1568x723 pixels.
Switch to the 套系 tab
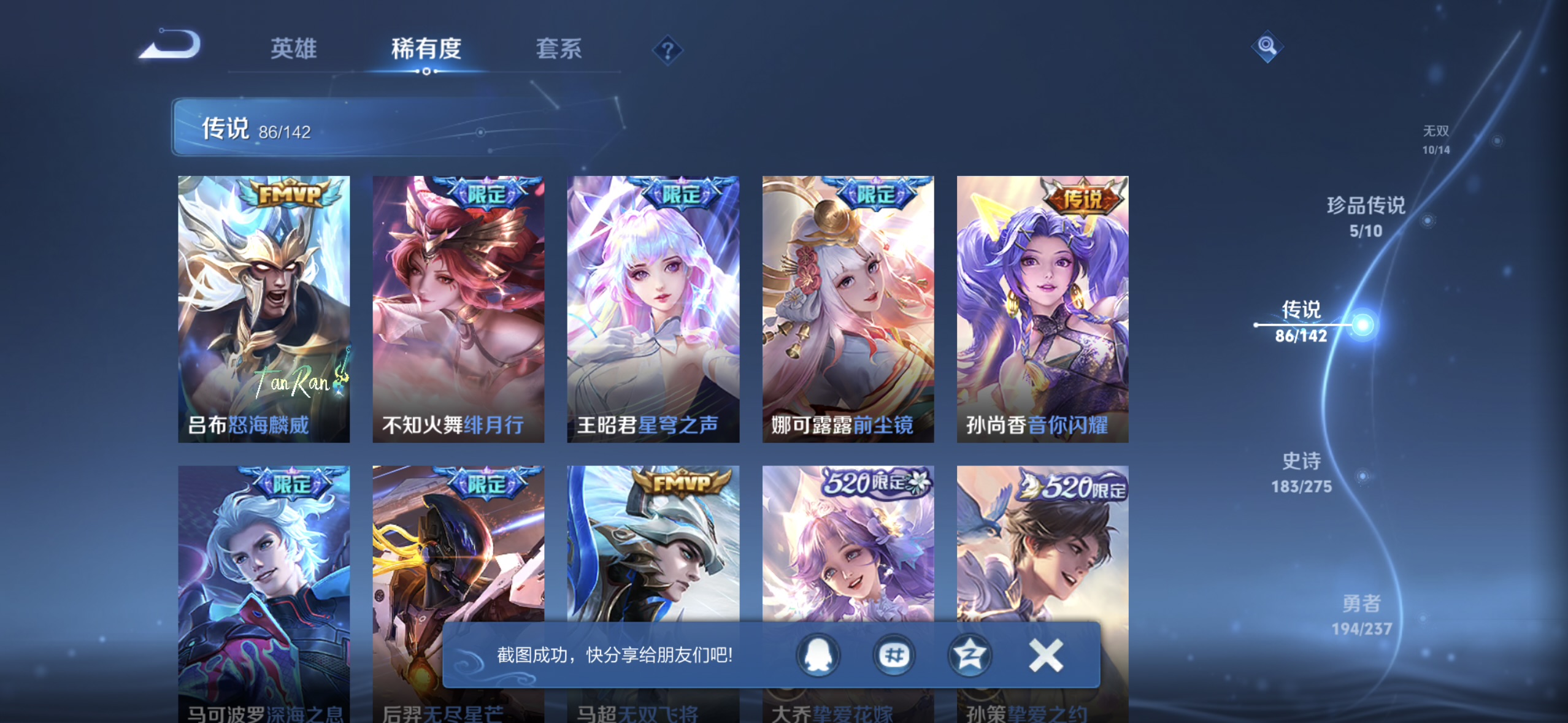point(559,49)
